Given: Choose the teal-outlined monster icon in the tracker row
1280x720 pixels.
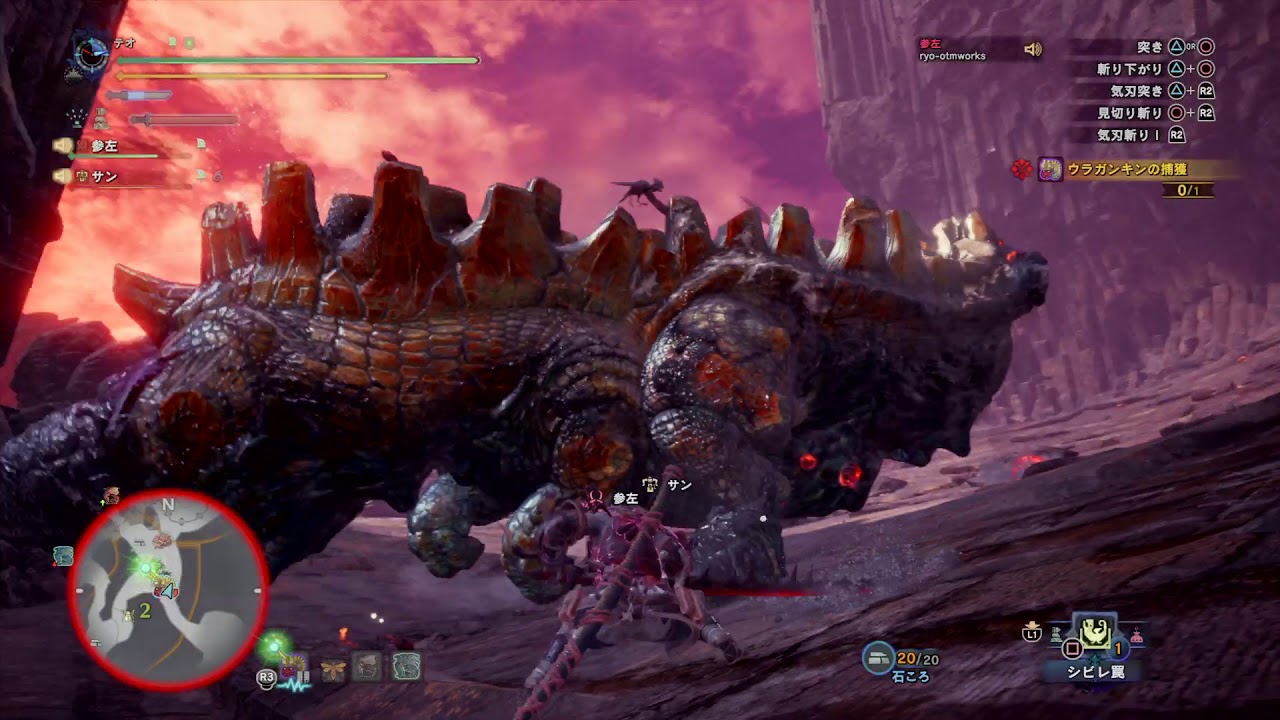Looking at the screenshot, I should tap(406, 667).
